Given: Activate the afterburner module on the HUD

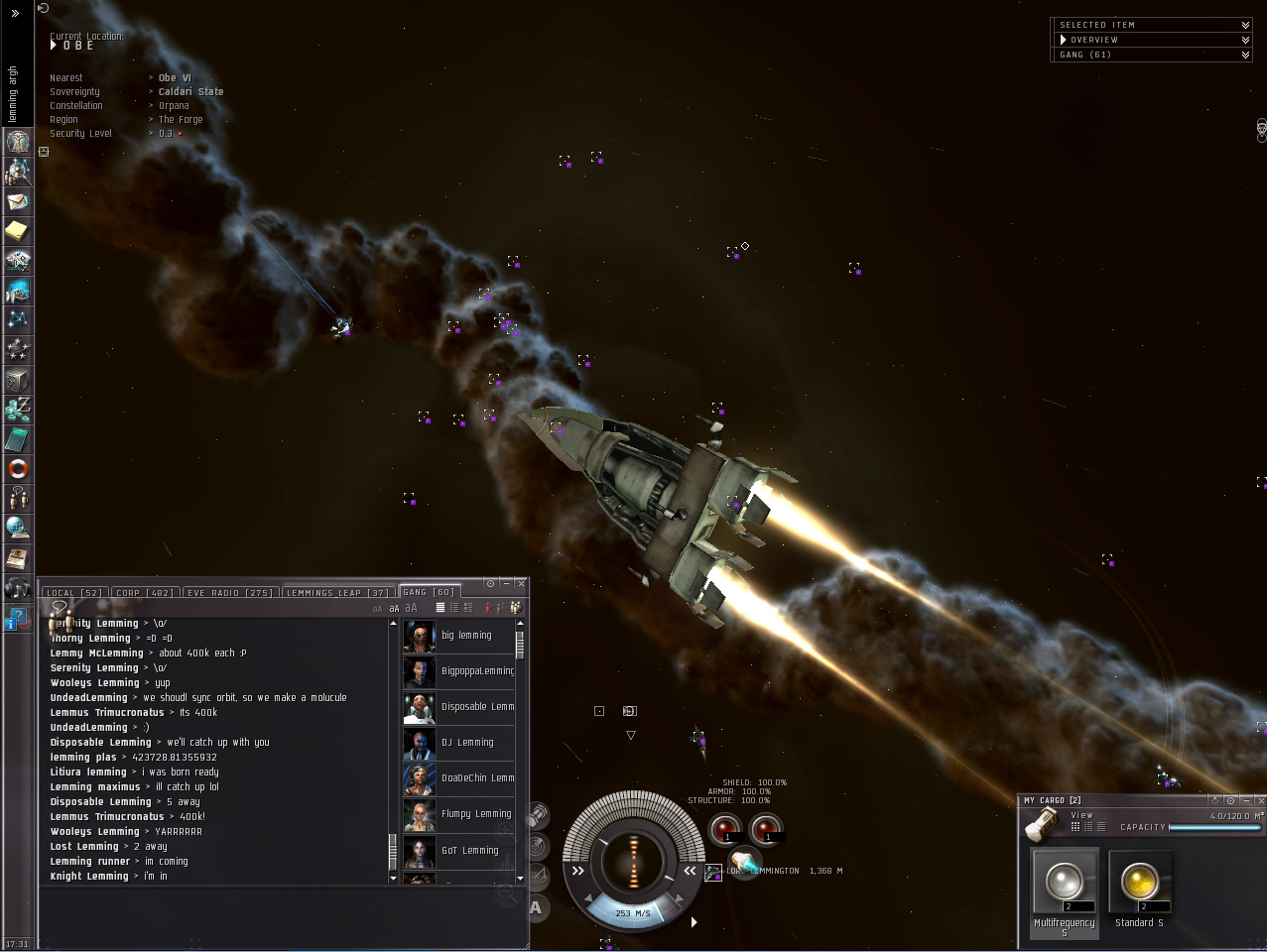Looking at the screenshot, I should click(743, 863).
